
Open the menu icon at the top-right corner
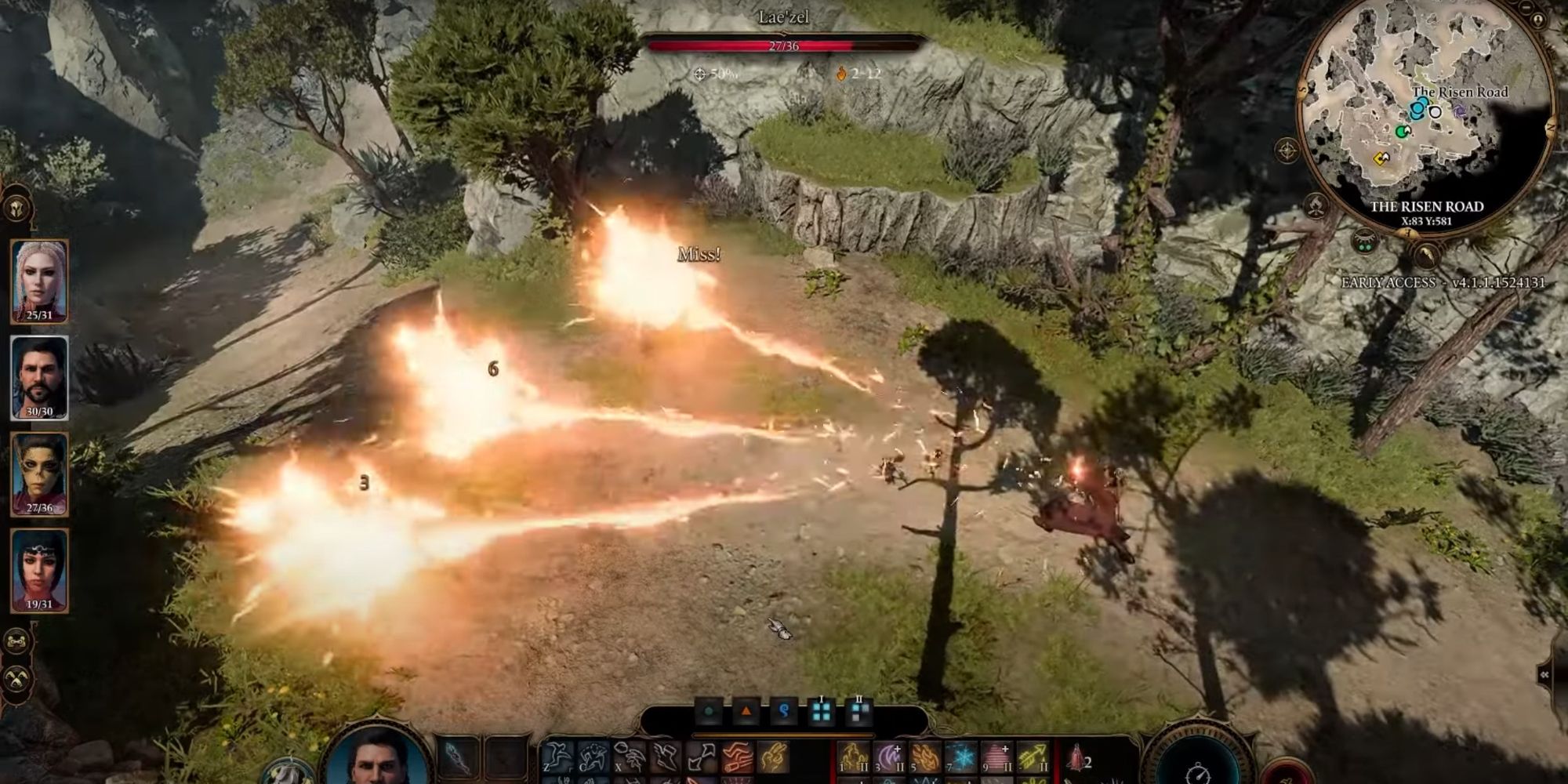click(1526, 9)
